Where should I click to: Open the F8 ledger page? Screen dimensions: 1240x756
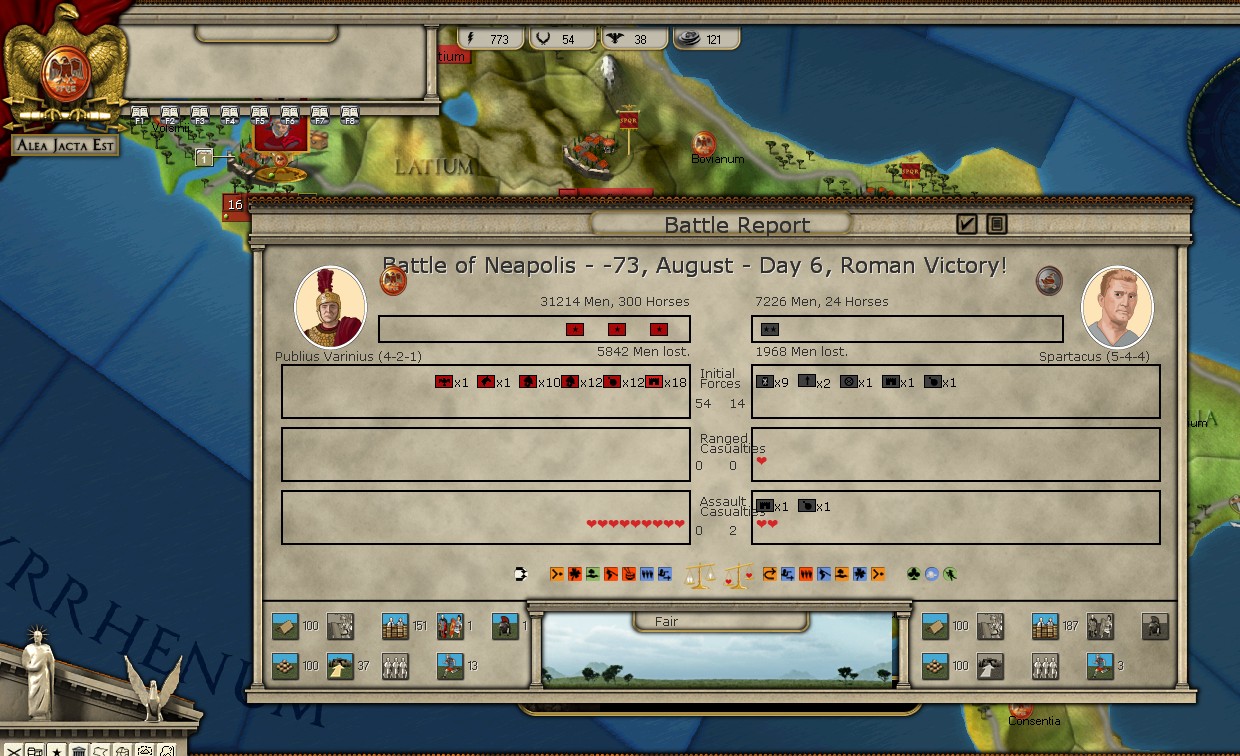click(x=349, y=115)
